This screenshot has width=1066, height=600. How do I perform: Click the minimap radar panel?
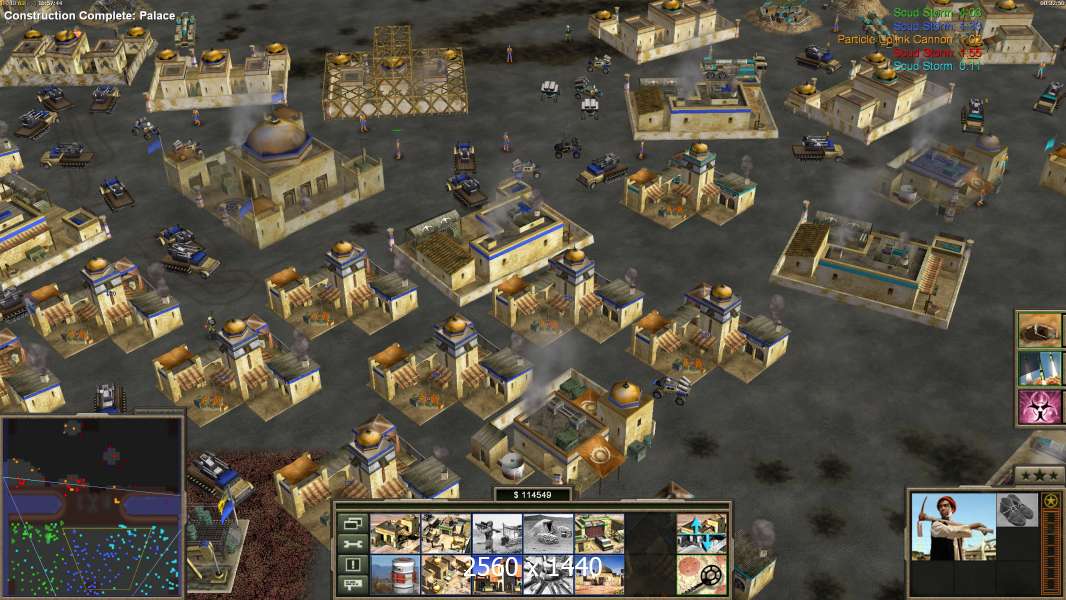(92, 506)
